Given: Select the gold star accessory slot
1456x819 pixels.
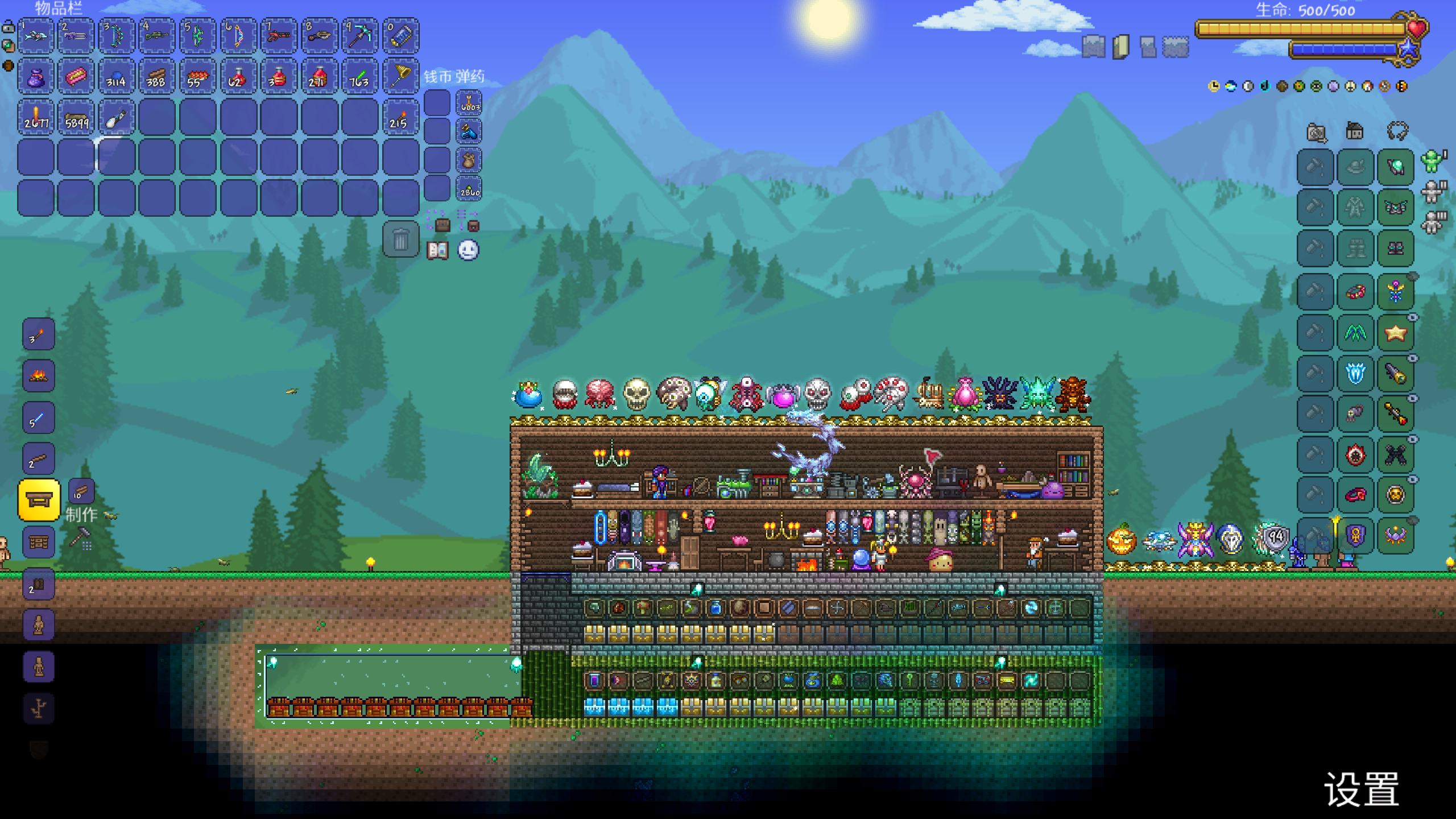Looking at the screenshot, I should [1395, 333].
